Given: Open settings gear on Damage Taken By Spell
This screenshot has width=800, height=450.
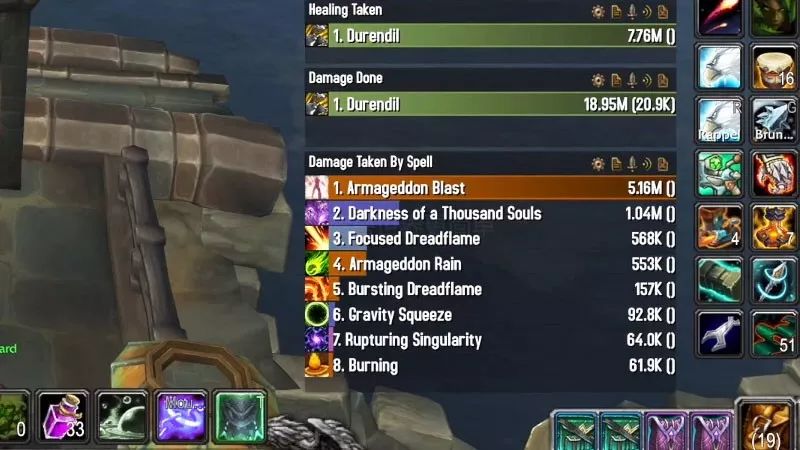Looking at the screenshot, I should point(598,163).
